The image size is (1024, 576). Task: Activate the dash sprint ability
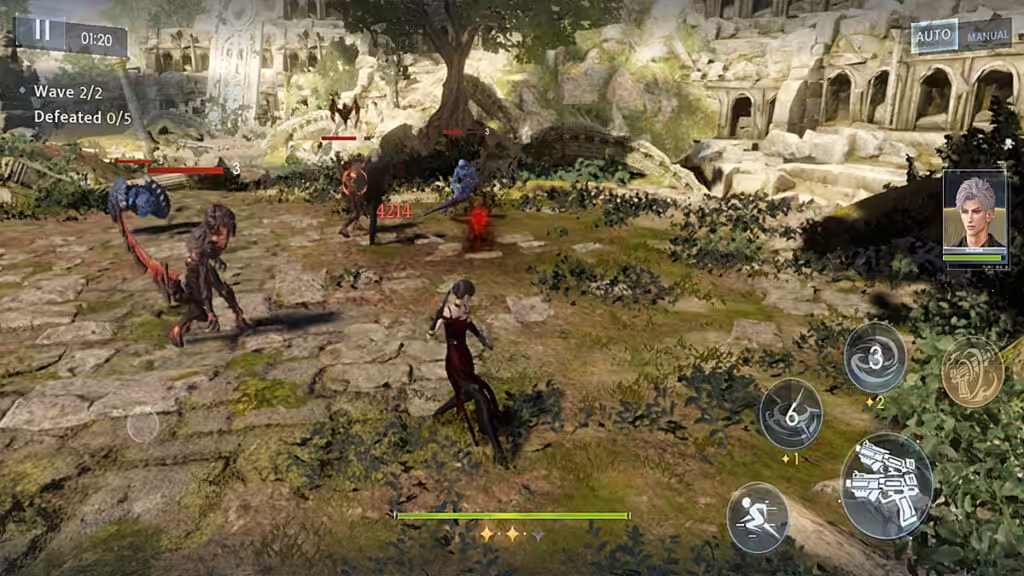[x=757, y=517]
